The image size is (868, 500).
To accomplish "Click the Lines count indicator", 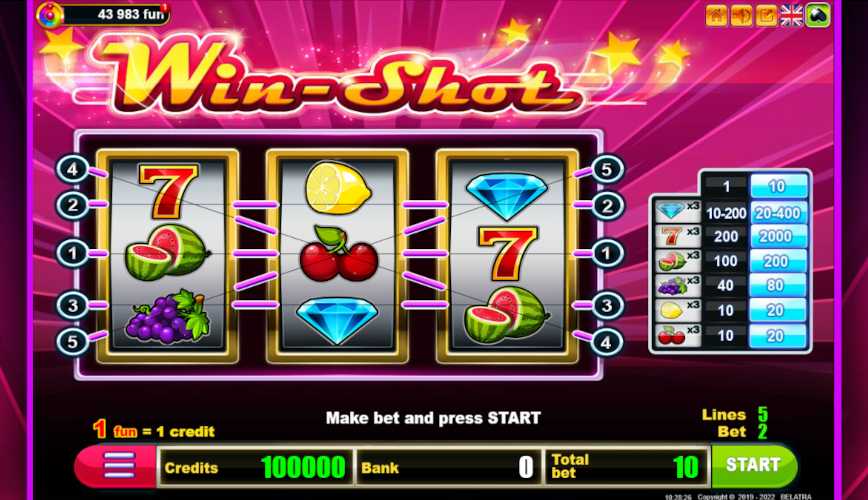I will (762, 414).
